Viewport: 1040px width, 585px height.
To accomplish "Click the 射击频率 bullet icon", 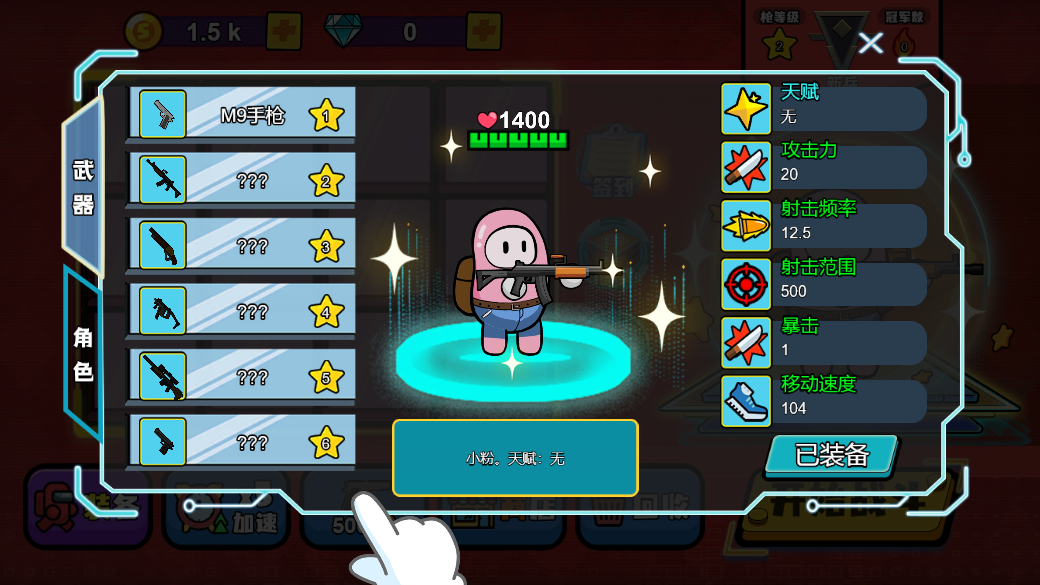I will [x=746, y=226].
